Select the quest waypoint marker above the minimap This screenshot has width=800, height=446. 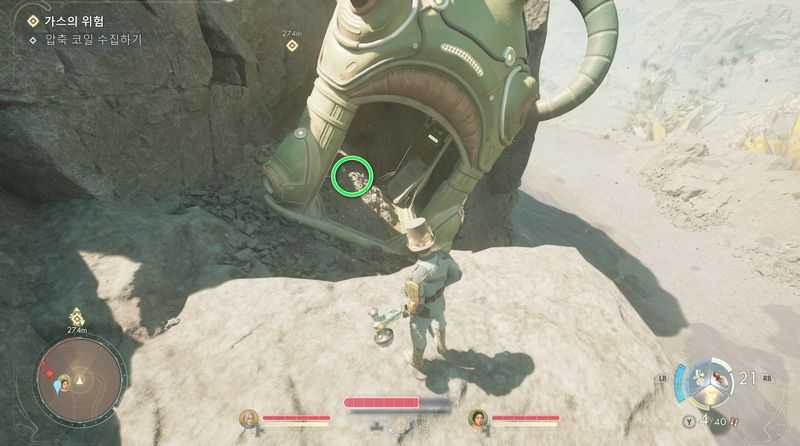[76, 318]
